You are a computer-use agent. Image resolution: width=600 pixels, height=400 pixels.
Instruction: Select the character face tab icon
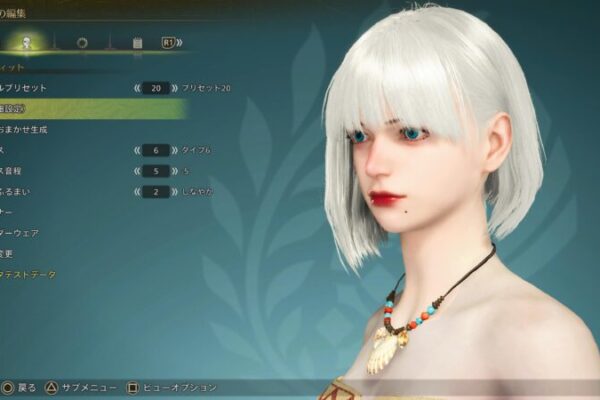coord(27,42)
